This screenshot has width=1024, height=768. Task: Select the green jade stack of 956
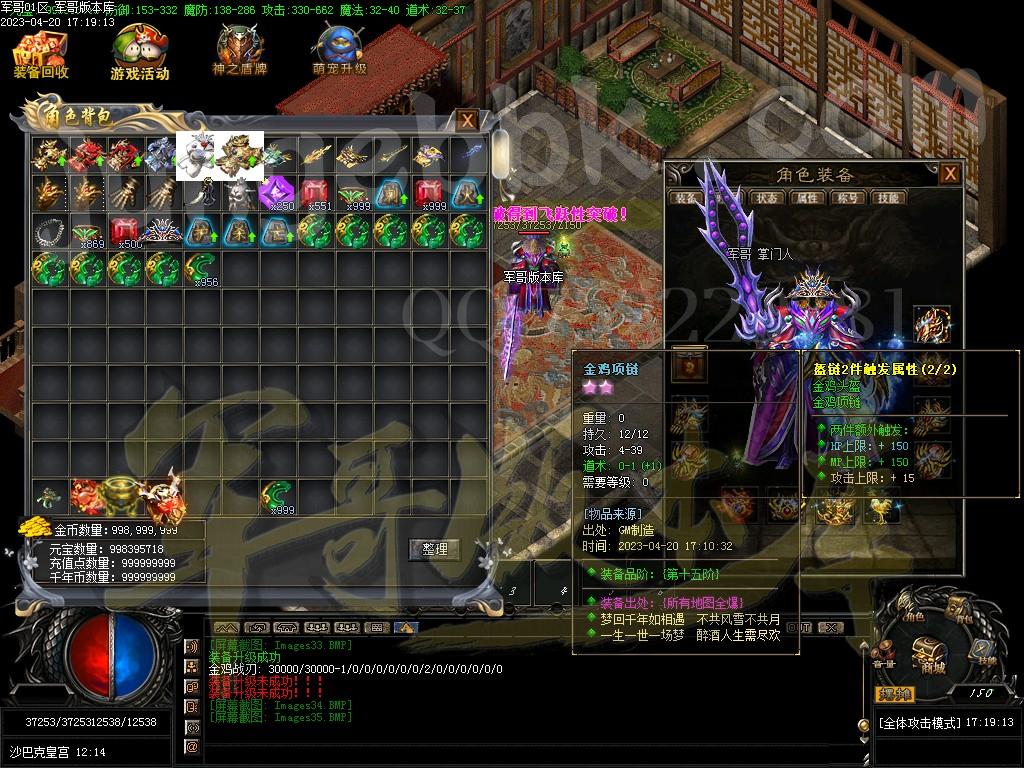coord(201,270)
